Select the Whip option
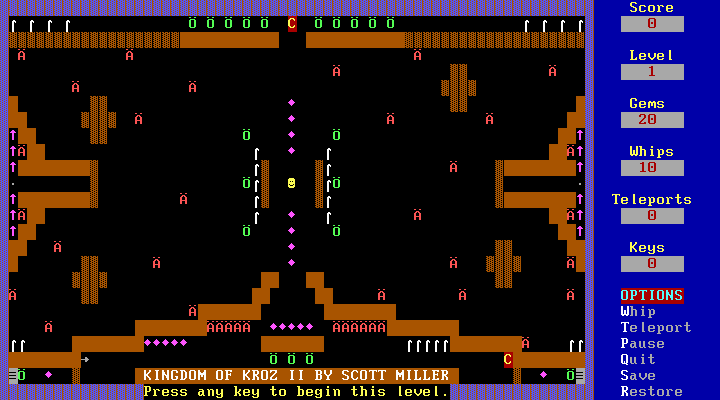Screen dimensions: 720x400 tap(638, 311)
